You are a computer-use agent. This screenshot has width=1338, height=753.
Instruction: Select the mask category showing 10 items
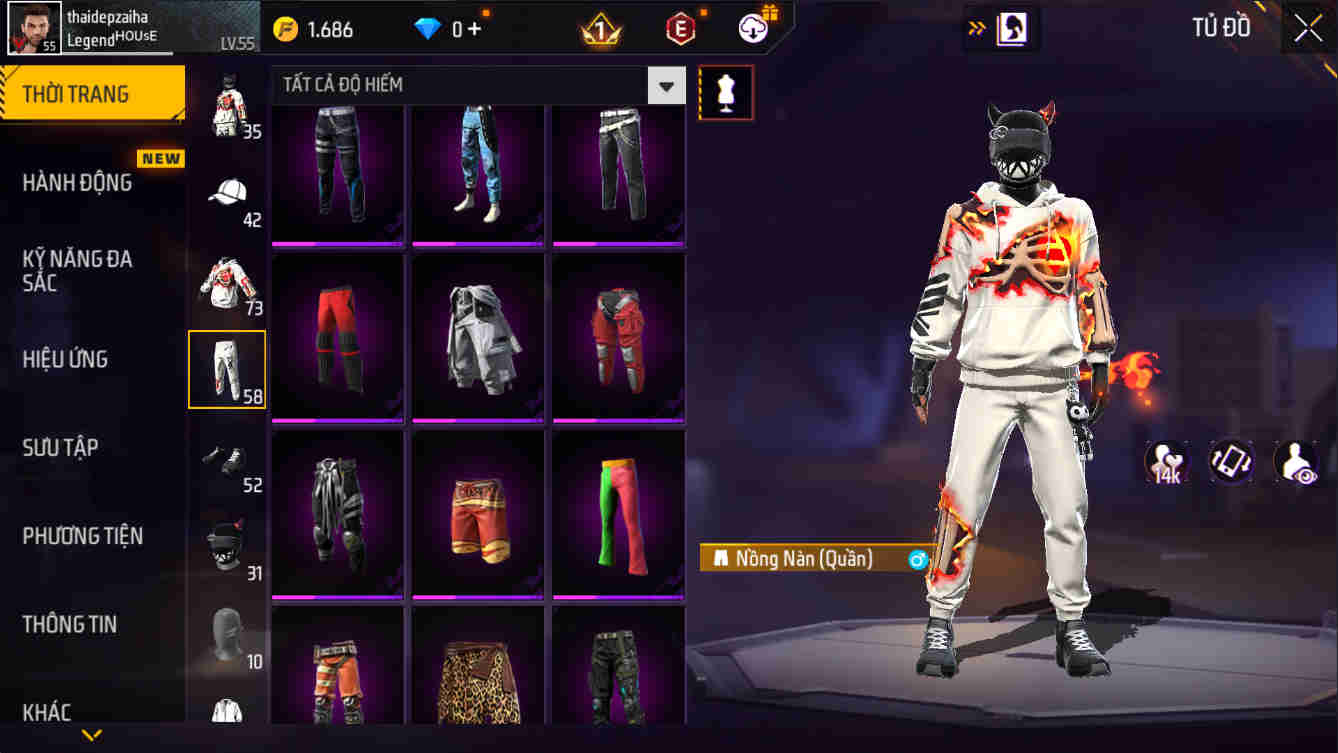pos(227,633)
